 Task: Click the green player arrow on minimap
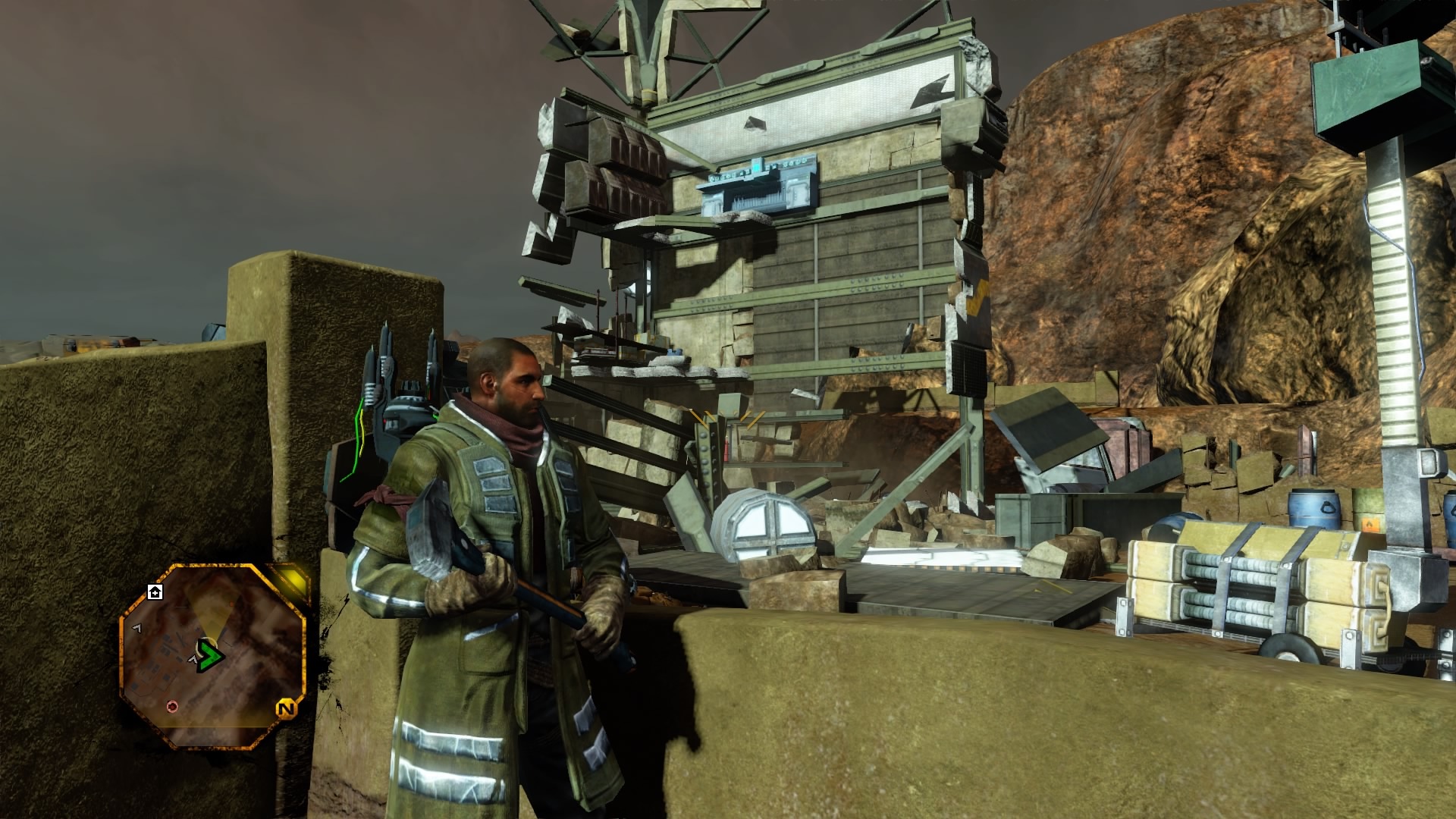[x=206, y=654]
